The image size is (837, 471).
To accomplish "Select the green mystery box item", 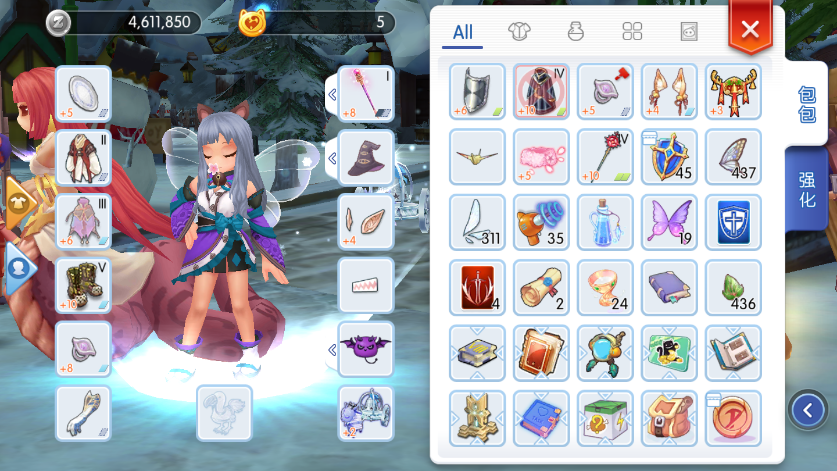I will click(605, 417).
